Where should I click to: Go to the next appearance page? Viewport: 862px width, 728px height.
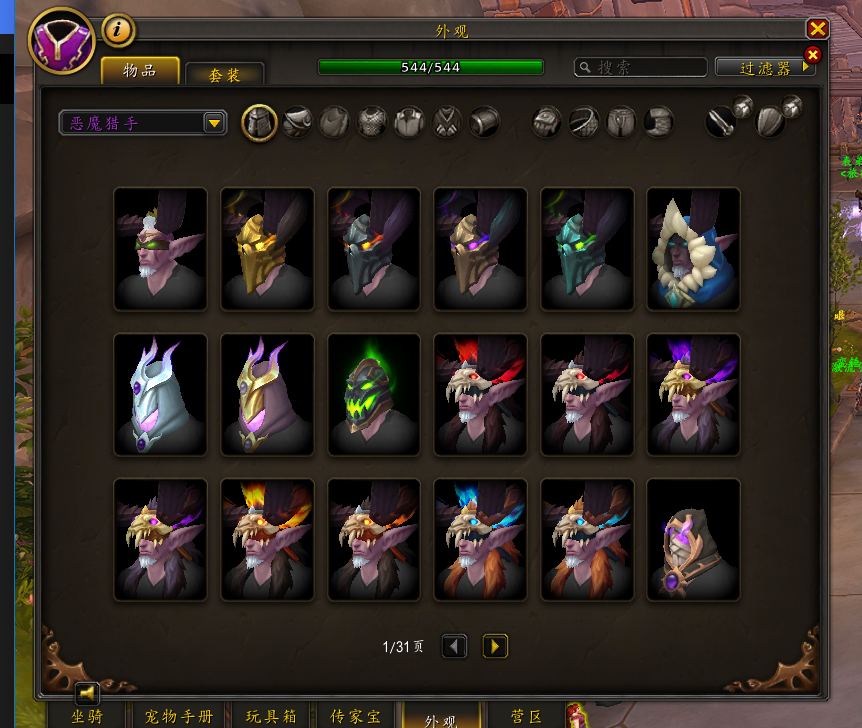495,646
